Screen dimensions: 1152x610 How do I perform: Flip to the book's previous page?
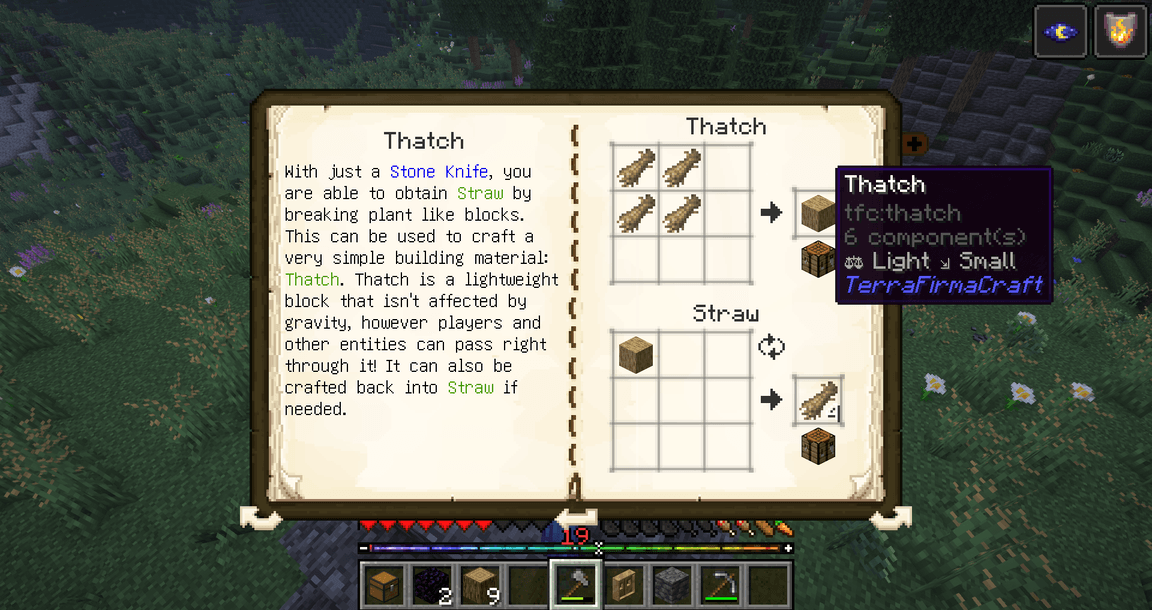(262, 518)
